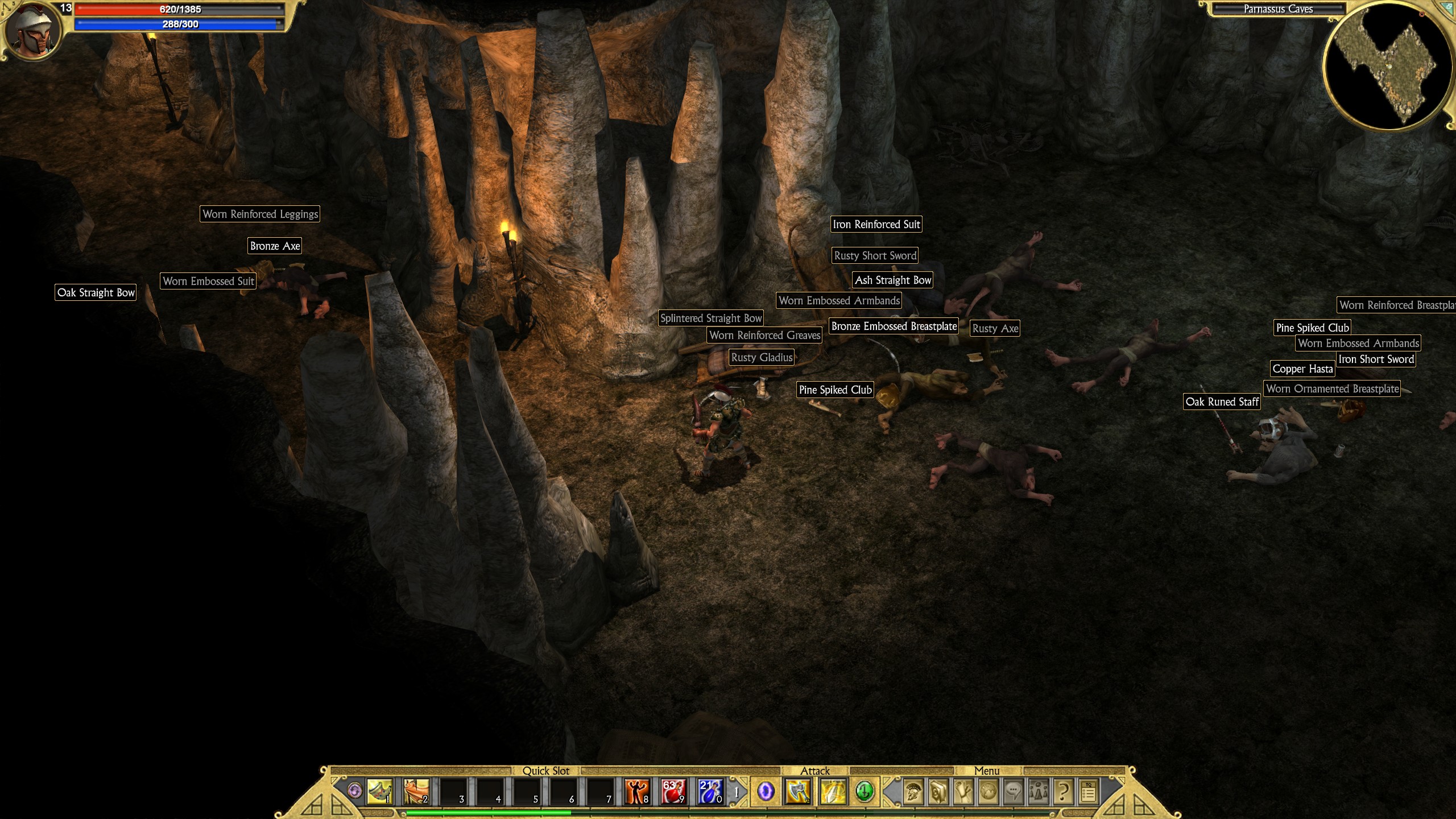Open the chat speech bubble button

[x=1013, y=791]
